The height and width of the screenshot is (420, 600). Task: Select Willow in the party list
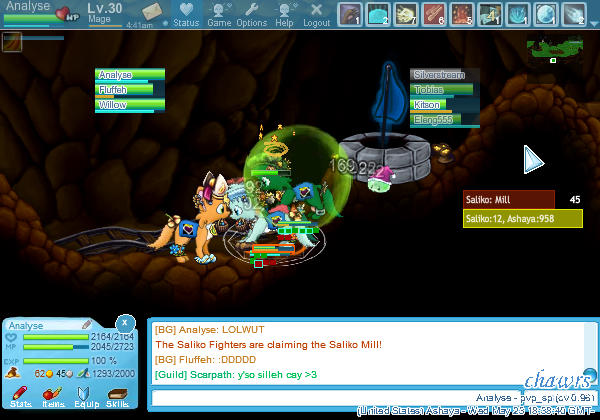click(x=127, y=104)
